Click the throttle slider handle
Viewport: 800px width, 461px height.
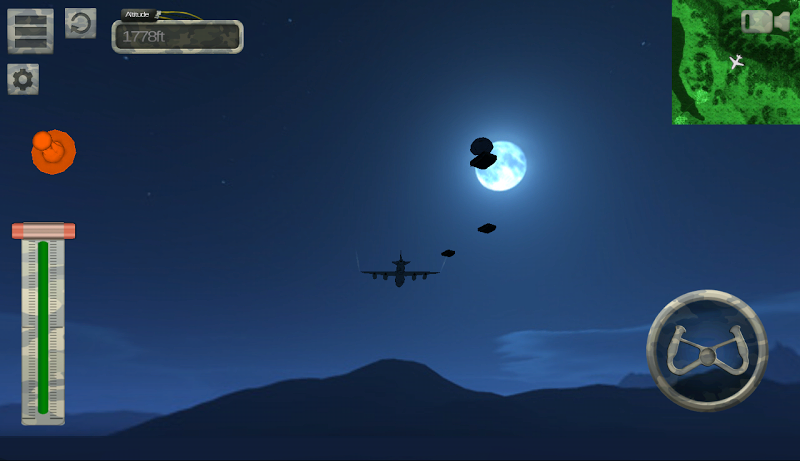click(x=43, y=231)
